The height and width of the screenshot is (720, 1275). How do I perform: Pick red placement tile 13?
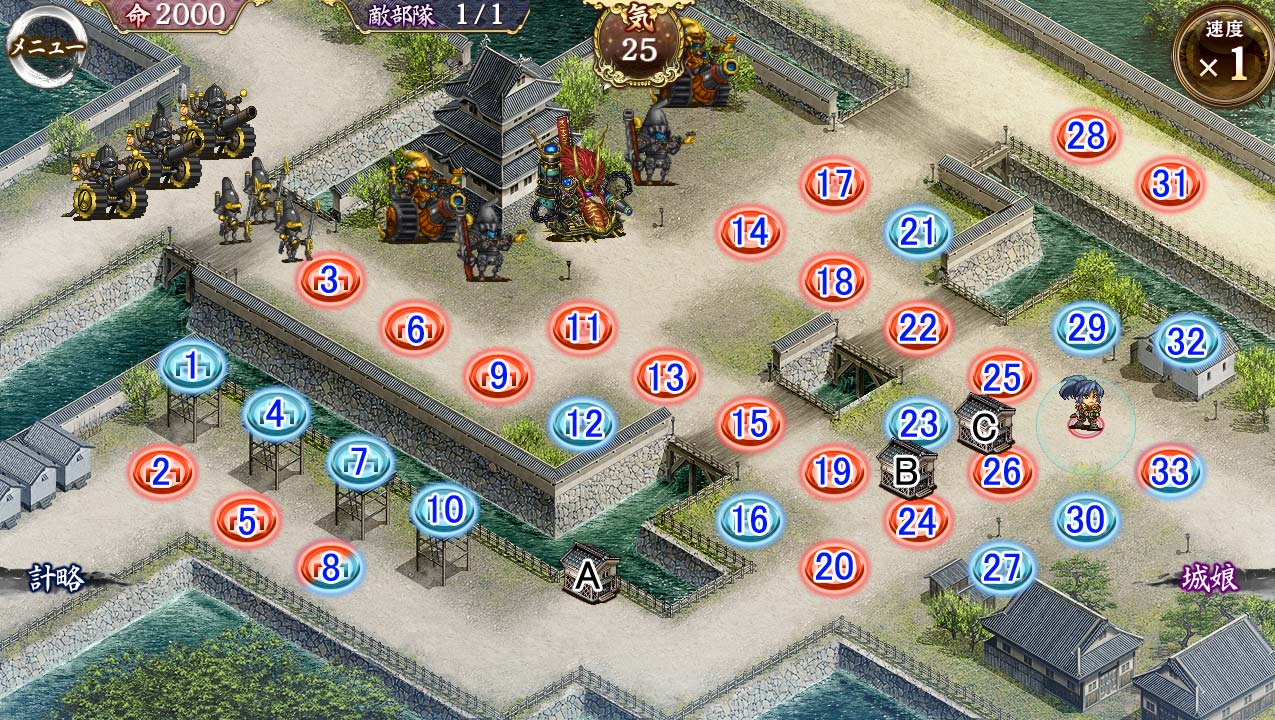pos(666,377)
